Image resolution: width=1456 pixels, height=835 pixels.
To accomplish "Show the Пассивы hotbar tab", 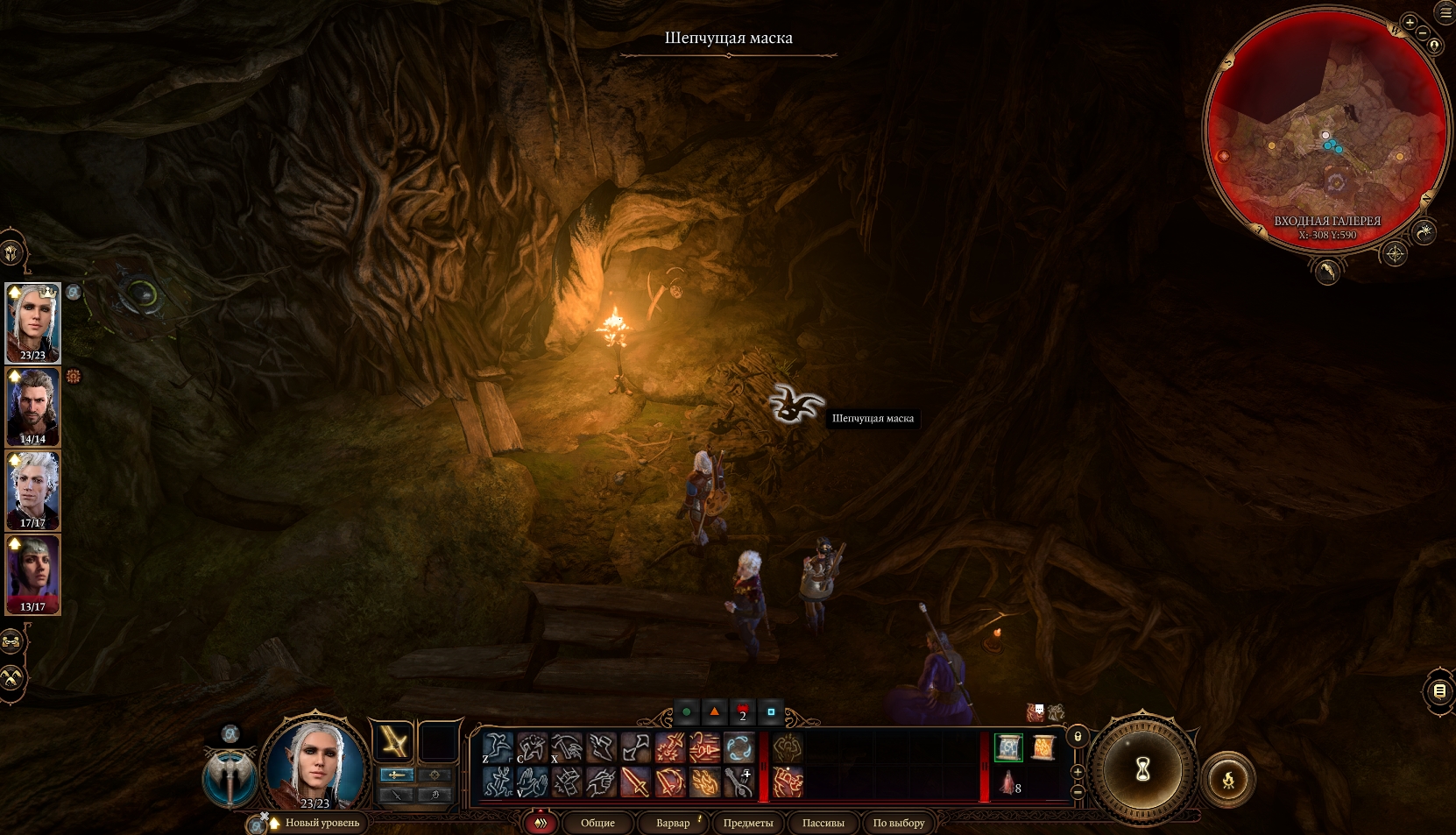I will (x=823, y=823).
